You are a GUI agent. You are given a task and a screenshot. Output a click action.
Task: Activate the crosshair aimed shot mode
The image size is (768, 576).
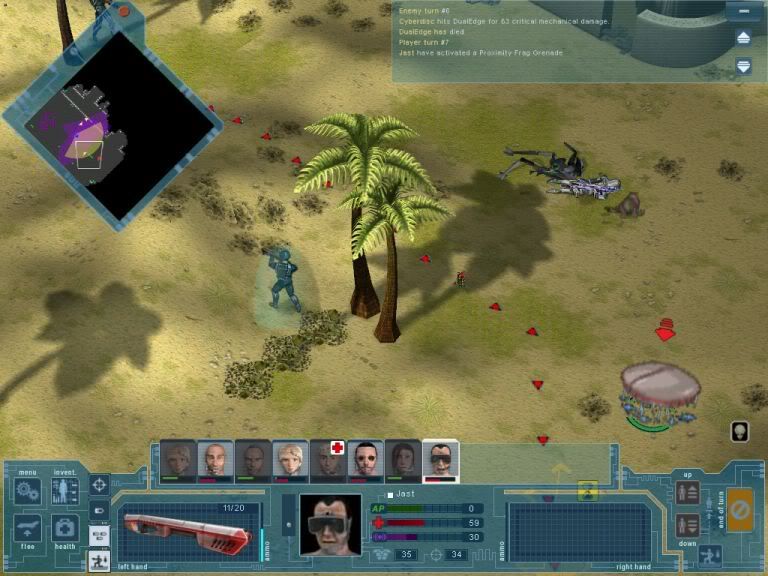[x=99, y=485]
